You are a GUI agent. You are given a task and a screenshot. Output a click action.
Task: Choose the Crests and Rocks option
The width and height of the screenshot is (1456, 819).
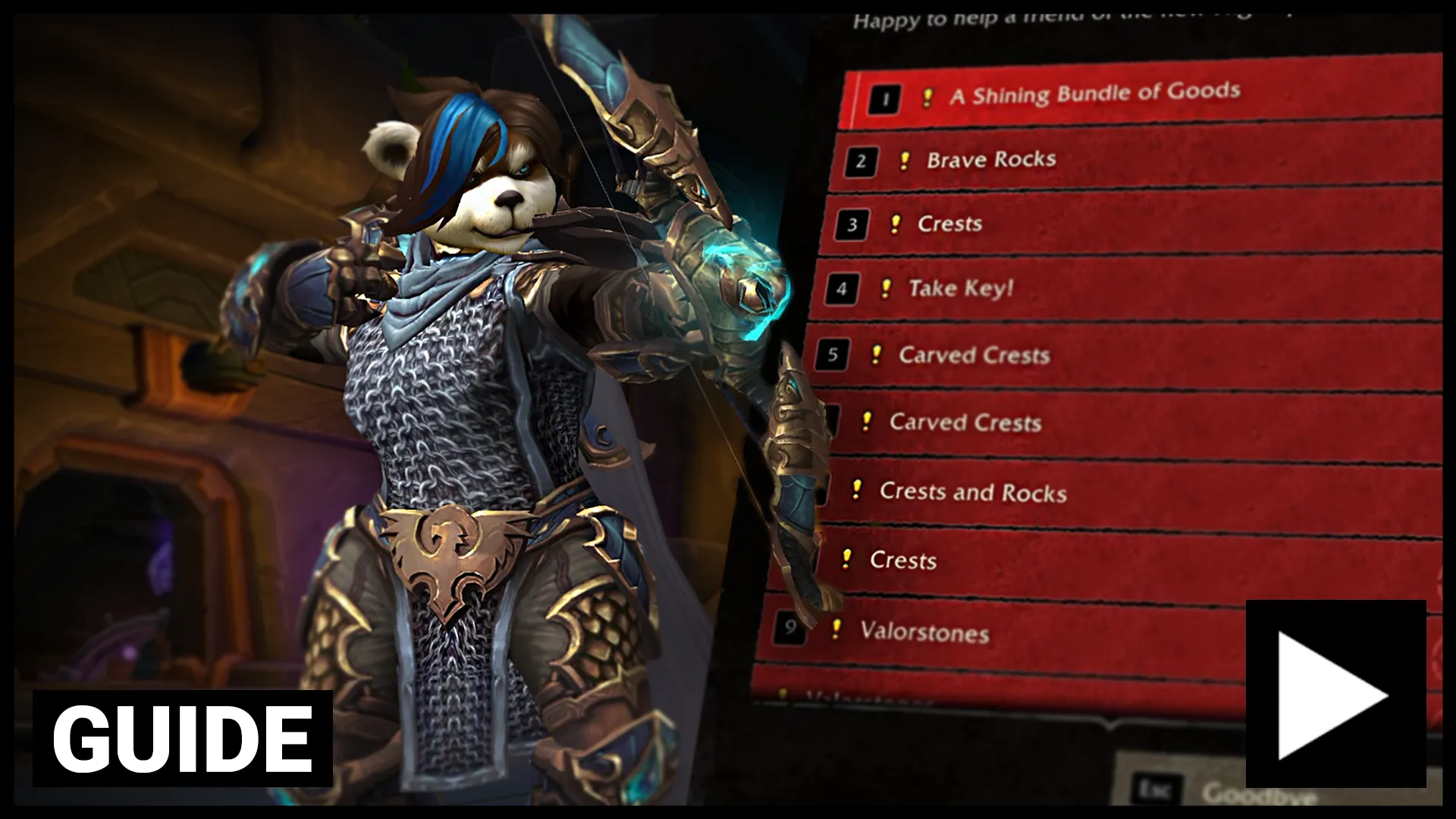click(x=973, y=492)
